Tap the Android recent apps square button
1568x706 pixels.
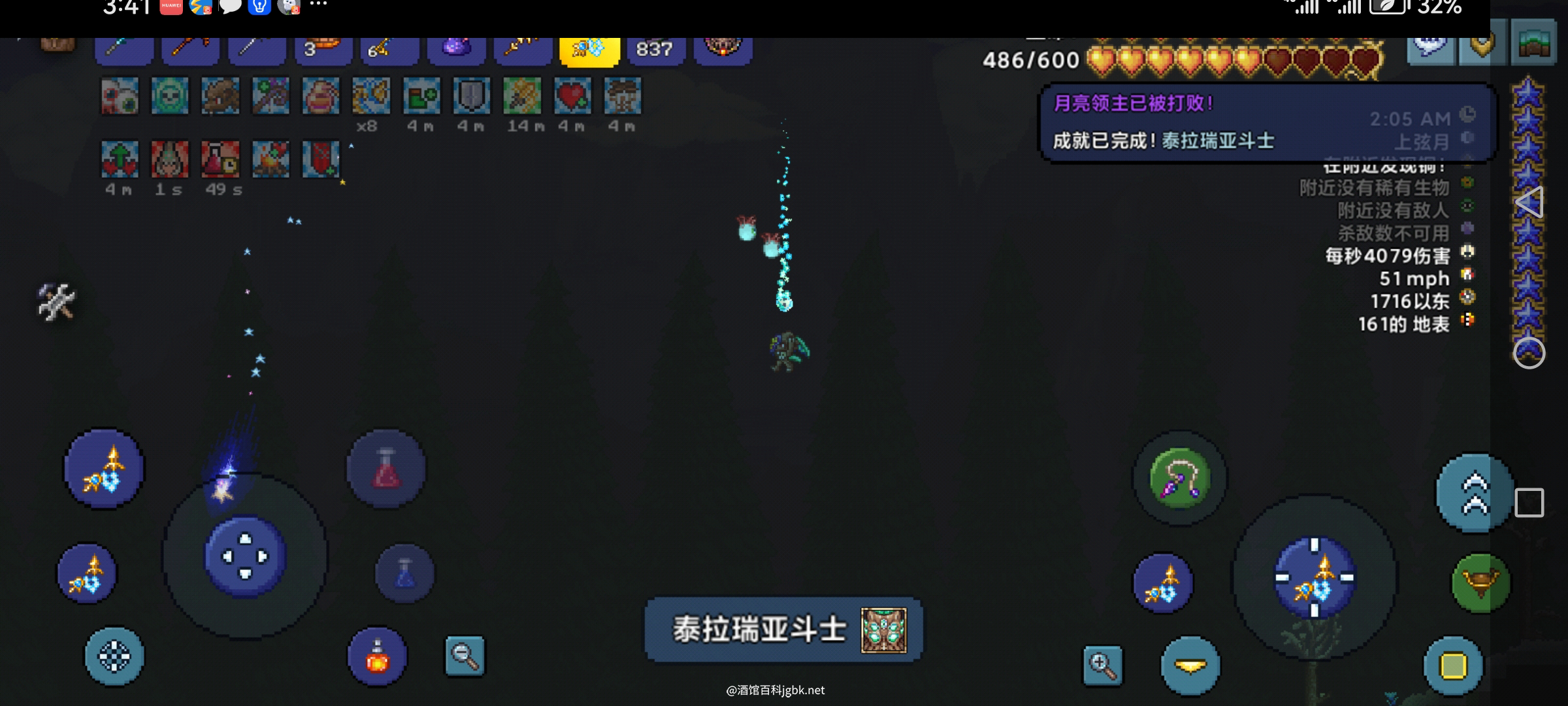pos(1529,503)
